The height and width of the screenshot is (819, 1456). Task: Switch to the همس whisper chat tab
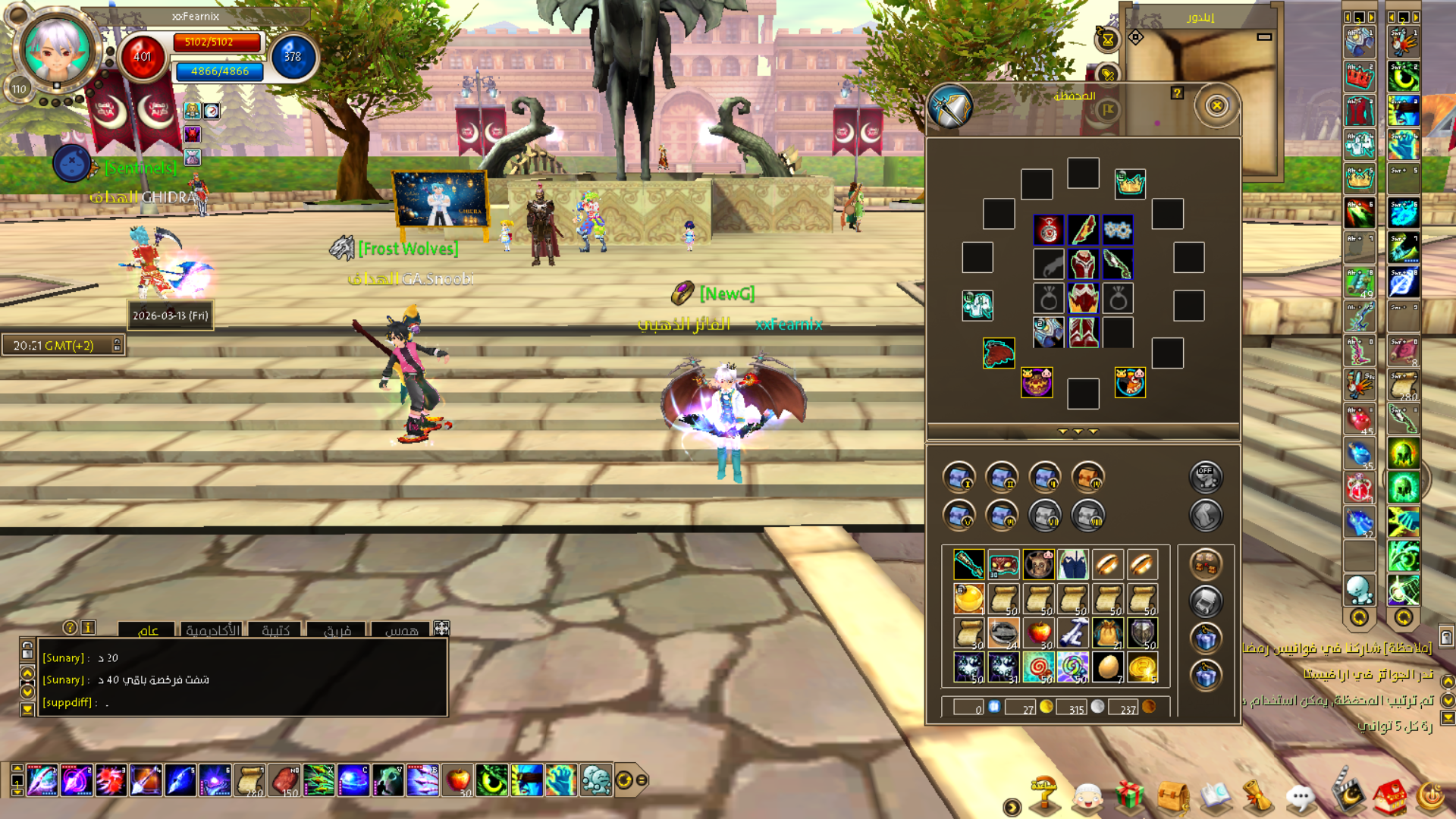click(x=401, y=630)
